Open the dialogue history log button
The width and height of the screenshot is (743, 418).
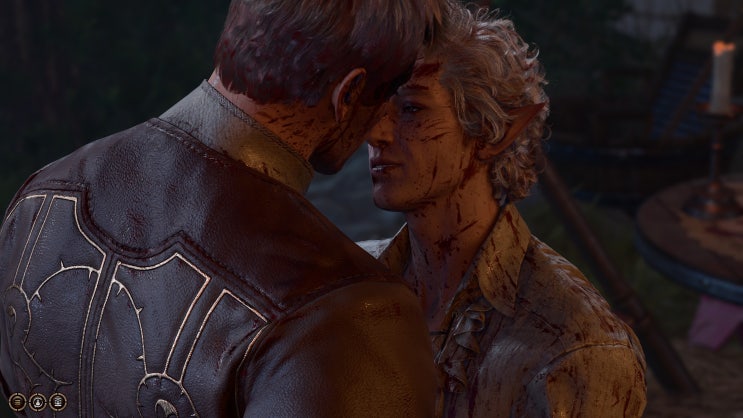click(x=19, y=401)
